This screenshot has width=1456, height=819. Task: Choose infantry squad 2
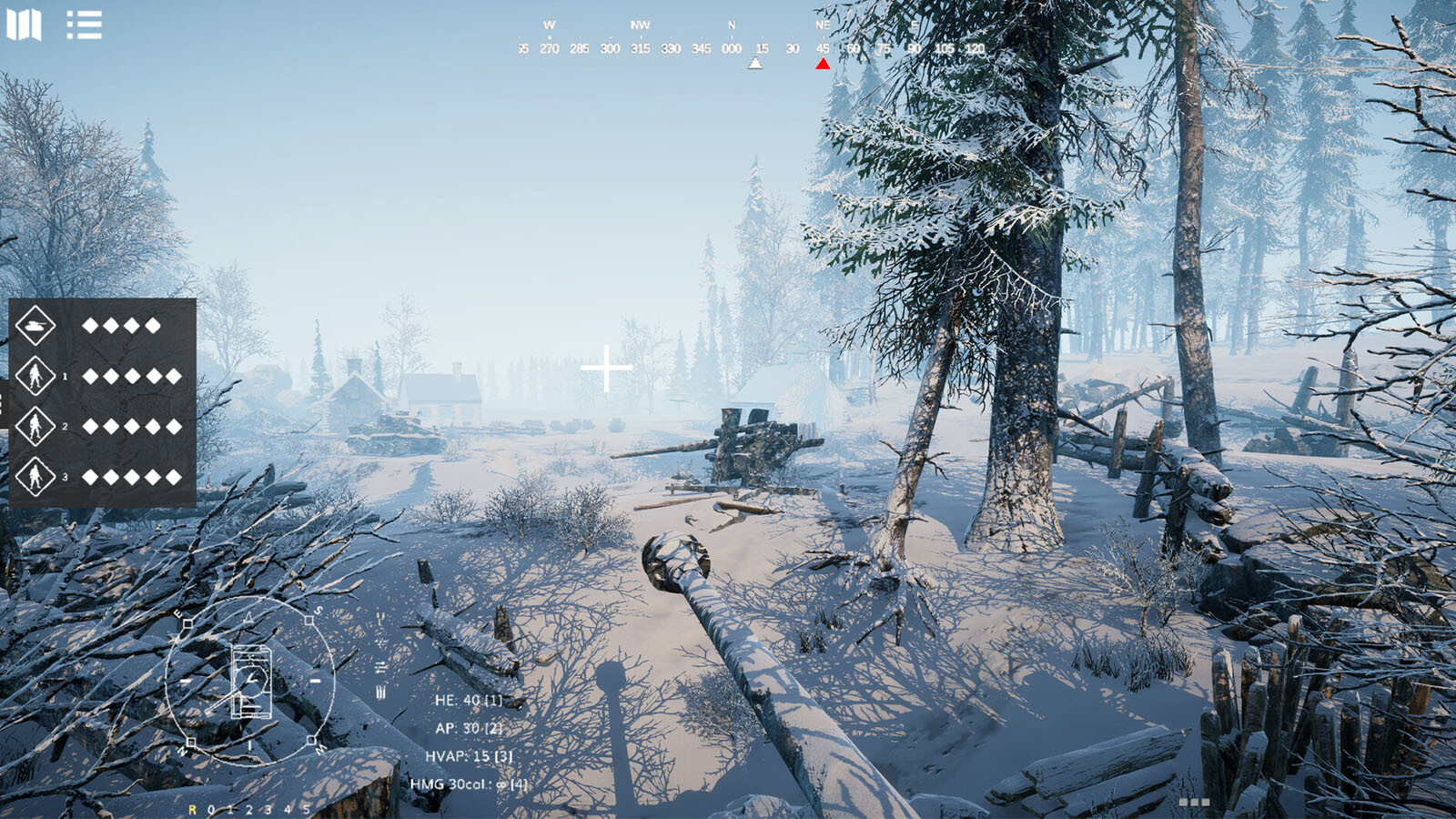[x=35, y=426]
